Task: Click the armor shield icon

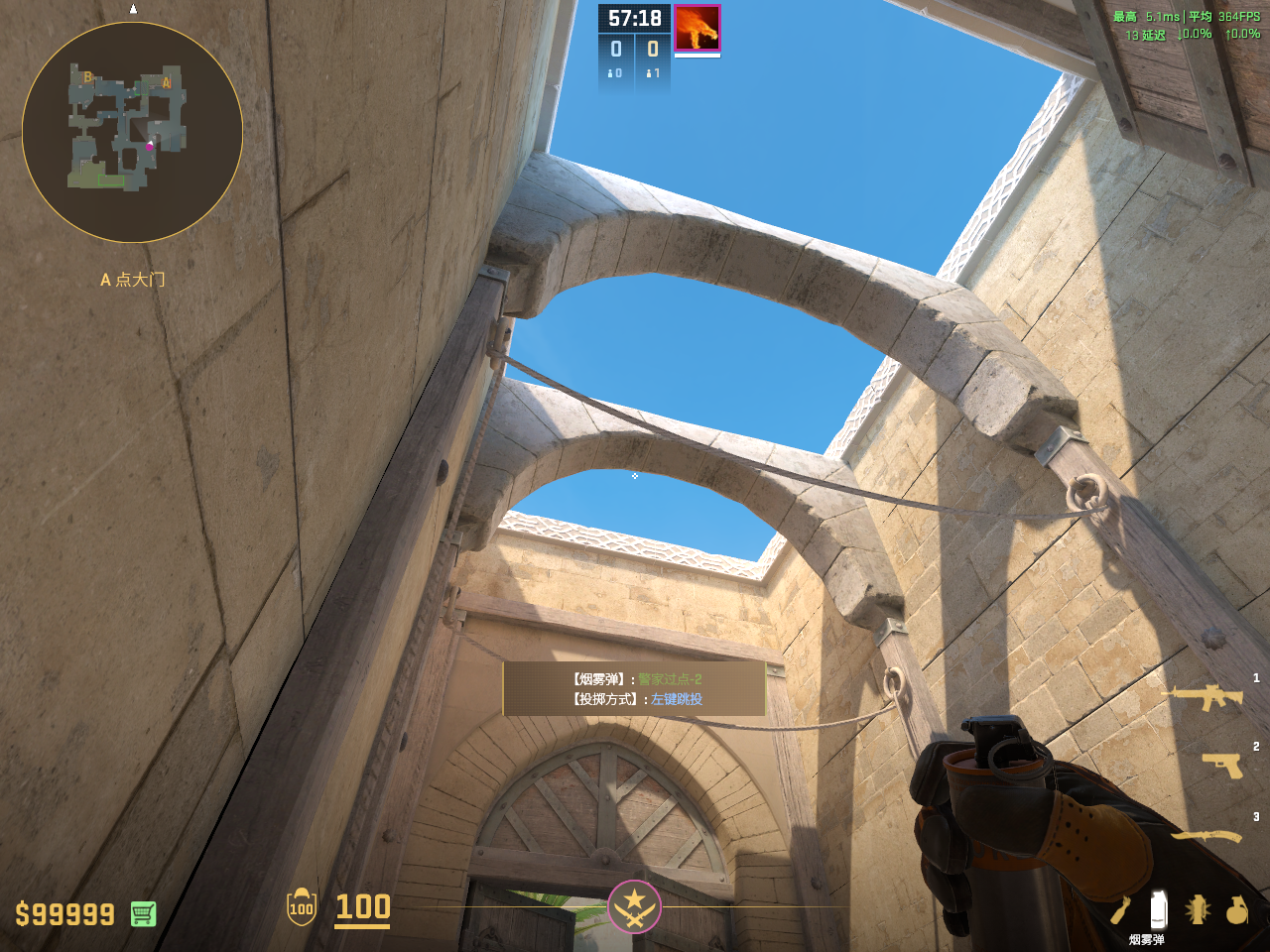Action: 302,907
